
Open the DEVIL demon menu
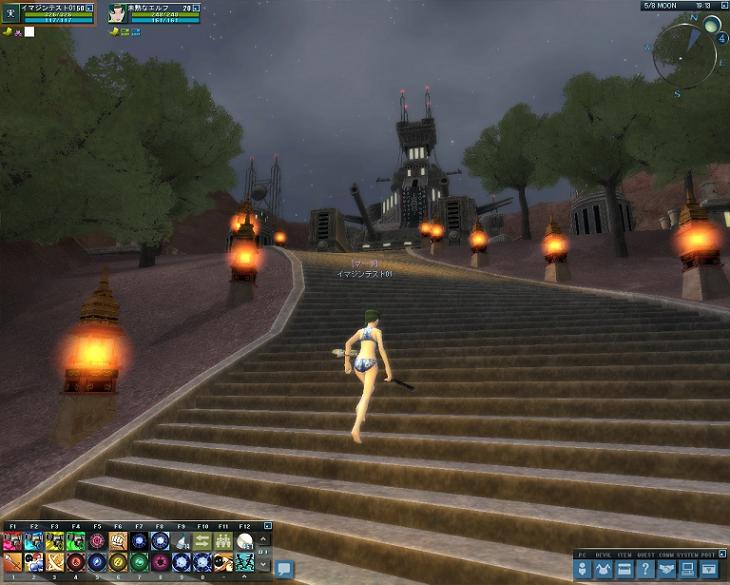604,569
